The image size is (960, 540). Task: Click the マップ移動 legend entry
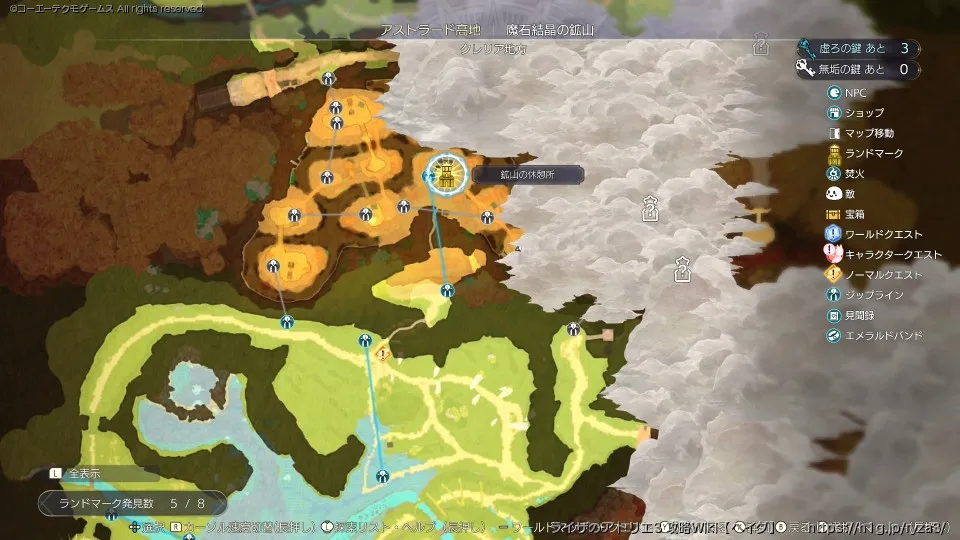tap(869, 133)
